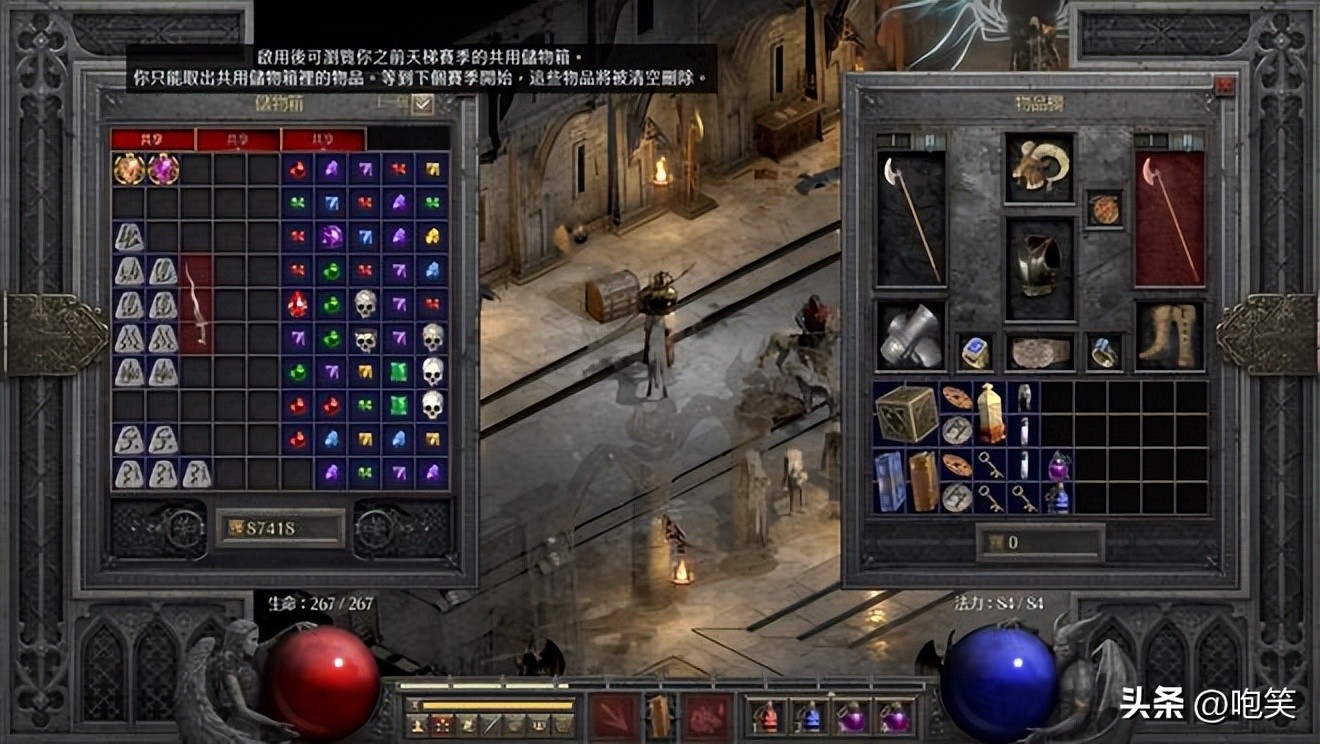Toggle the checkbox at the stash header
This screenshot has width=1320, height=744.
(422, 104)
